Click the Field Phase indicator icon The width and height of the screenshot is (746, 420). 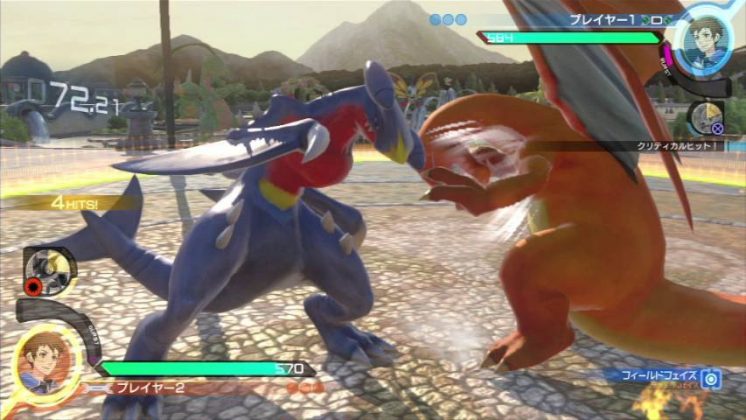[x=710, y=378]
